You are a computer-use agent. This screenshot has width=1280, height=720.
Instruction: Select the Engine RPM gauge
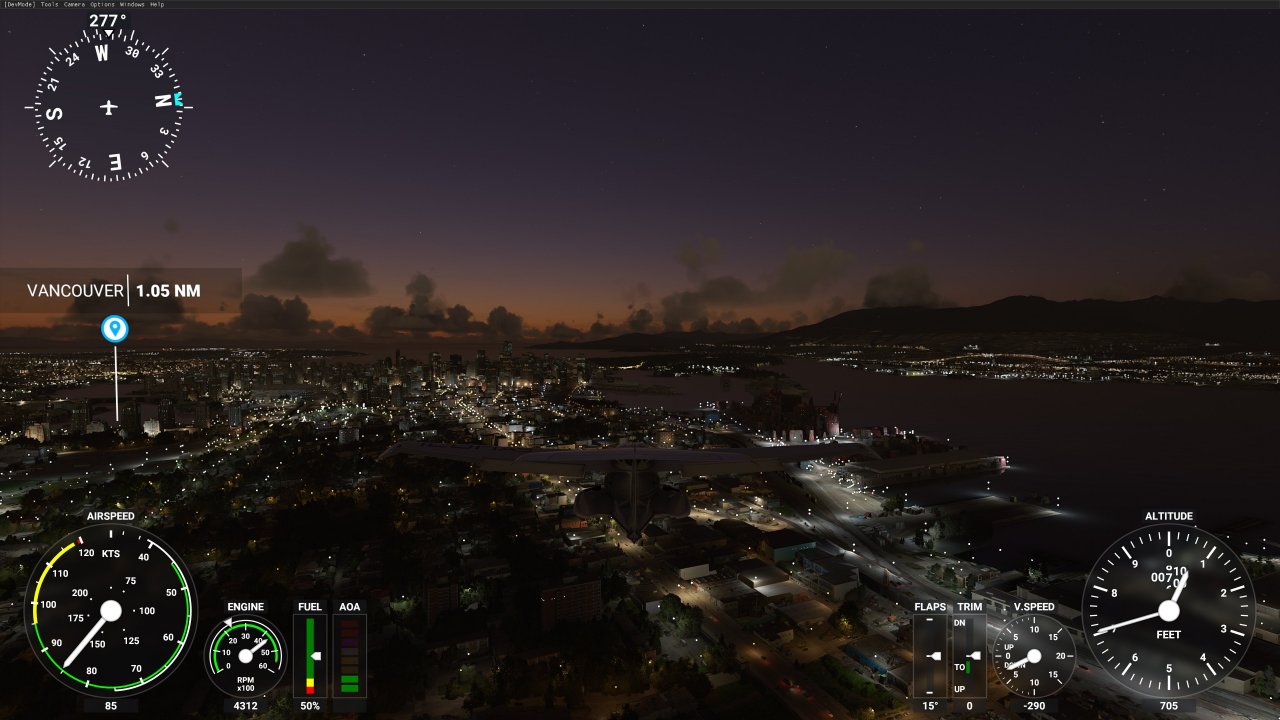pyautogui.click(x=245, y=657)
